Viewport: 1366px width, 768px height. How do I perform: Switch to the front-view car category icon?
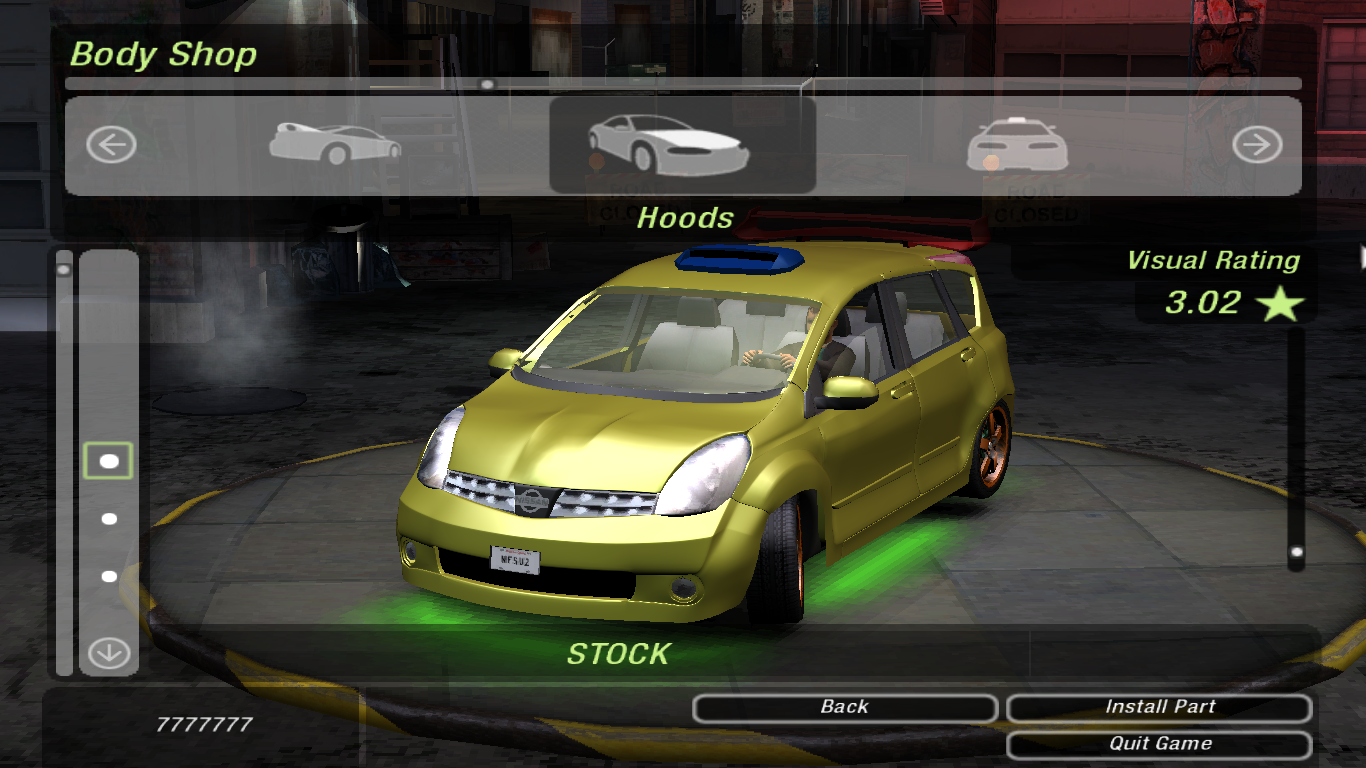pos(1017,146)
